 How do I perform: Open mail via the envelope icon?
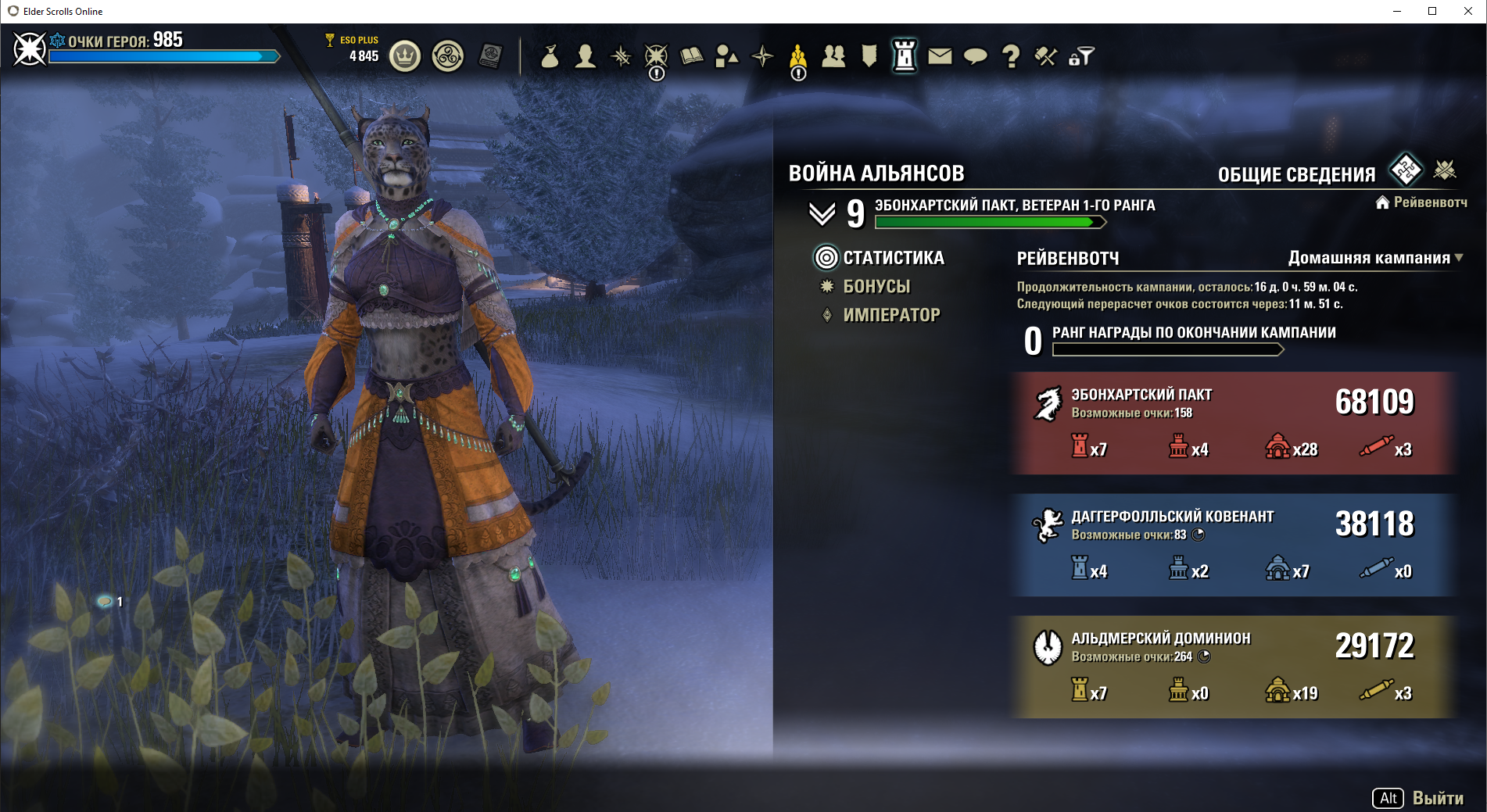pyautogui.click(x=940, y=56)
